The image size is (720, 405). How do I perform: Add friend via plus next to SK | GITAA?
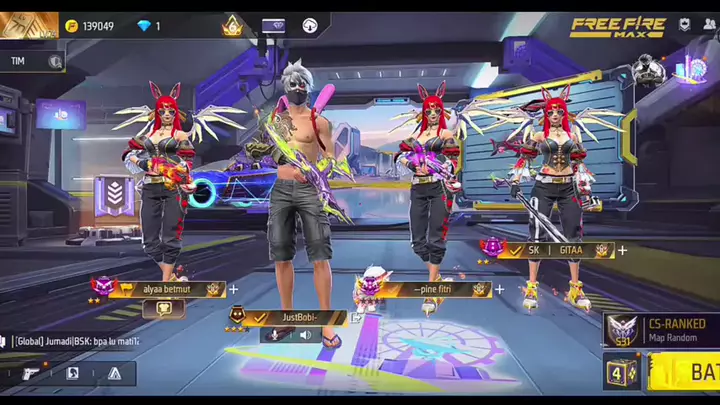(x=622, y=250)
